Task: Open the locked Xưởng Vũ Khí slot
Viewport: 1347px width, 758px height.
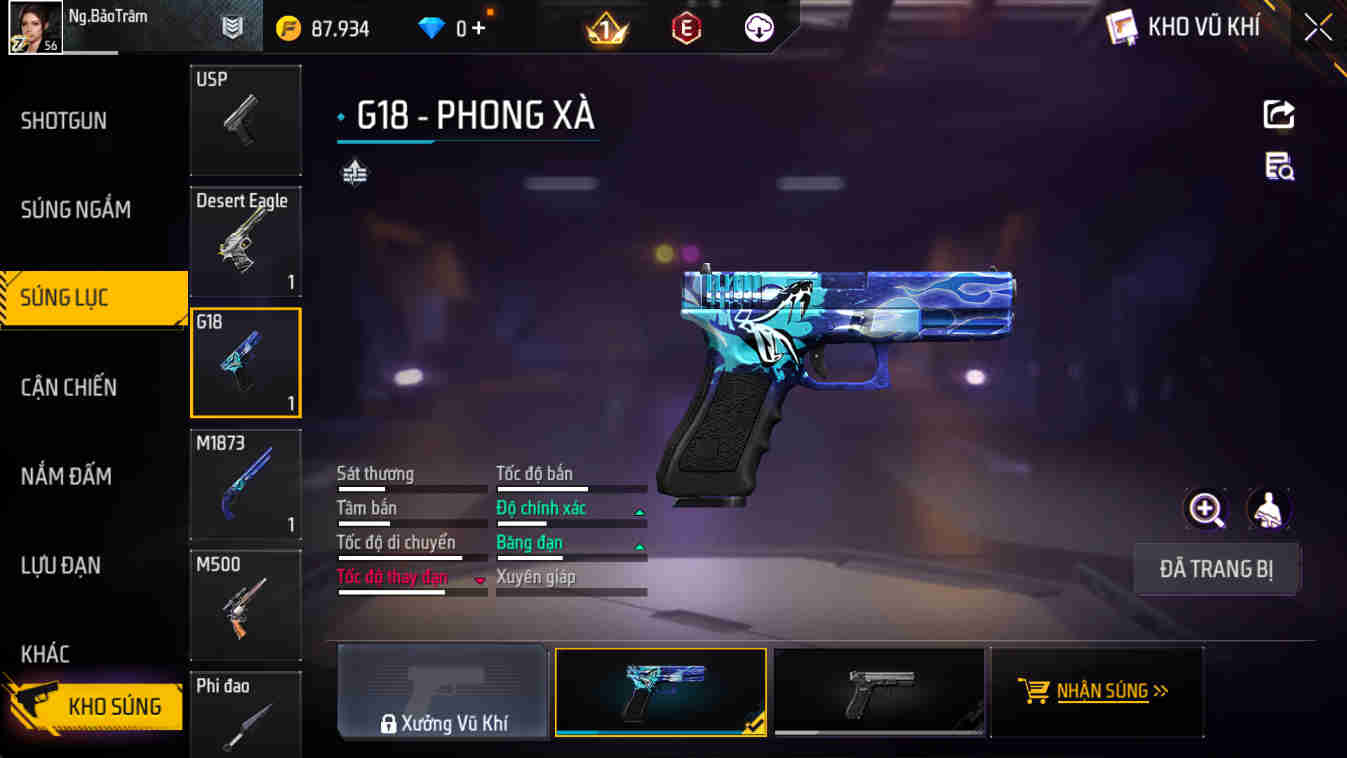Action: [x=443, y=690]
